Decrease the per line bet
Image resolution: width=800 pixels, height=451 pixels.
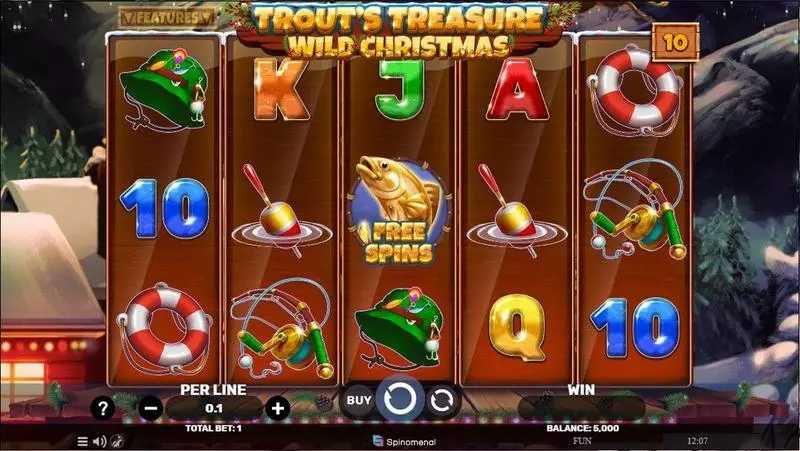[x=150, y=407]
